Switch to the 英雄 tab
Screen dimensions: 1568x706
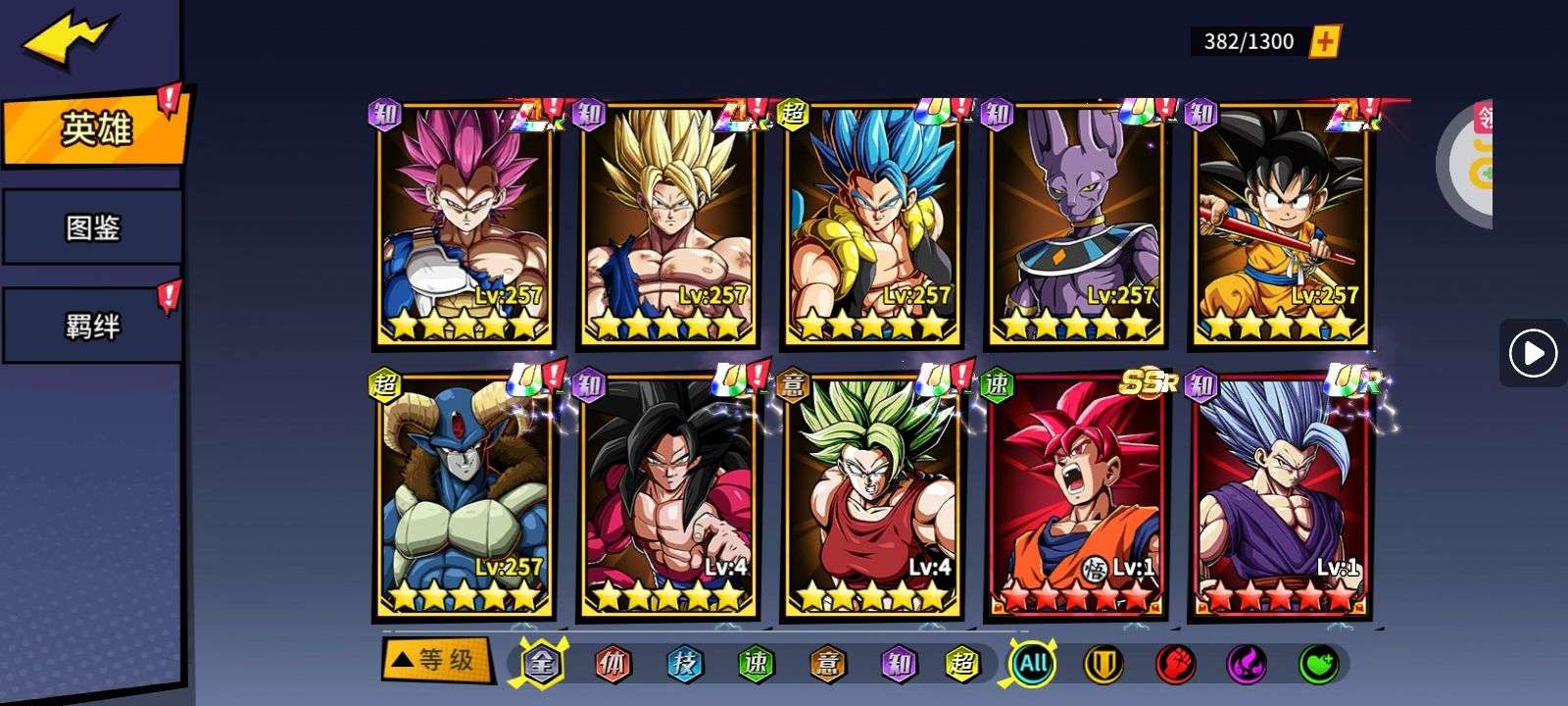[94, 128]
